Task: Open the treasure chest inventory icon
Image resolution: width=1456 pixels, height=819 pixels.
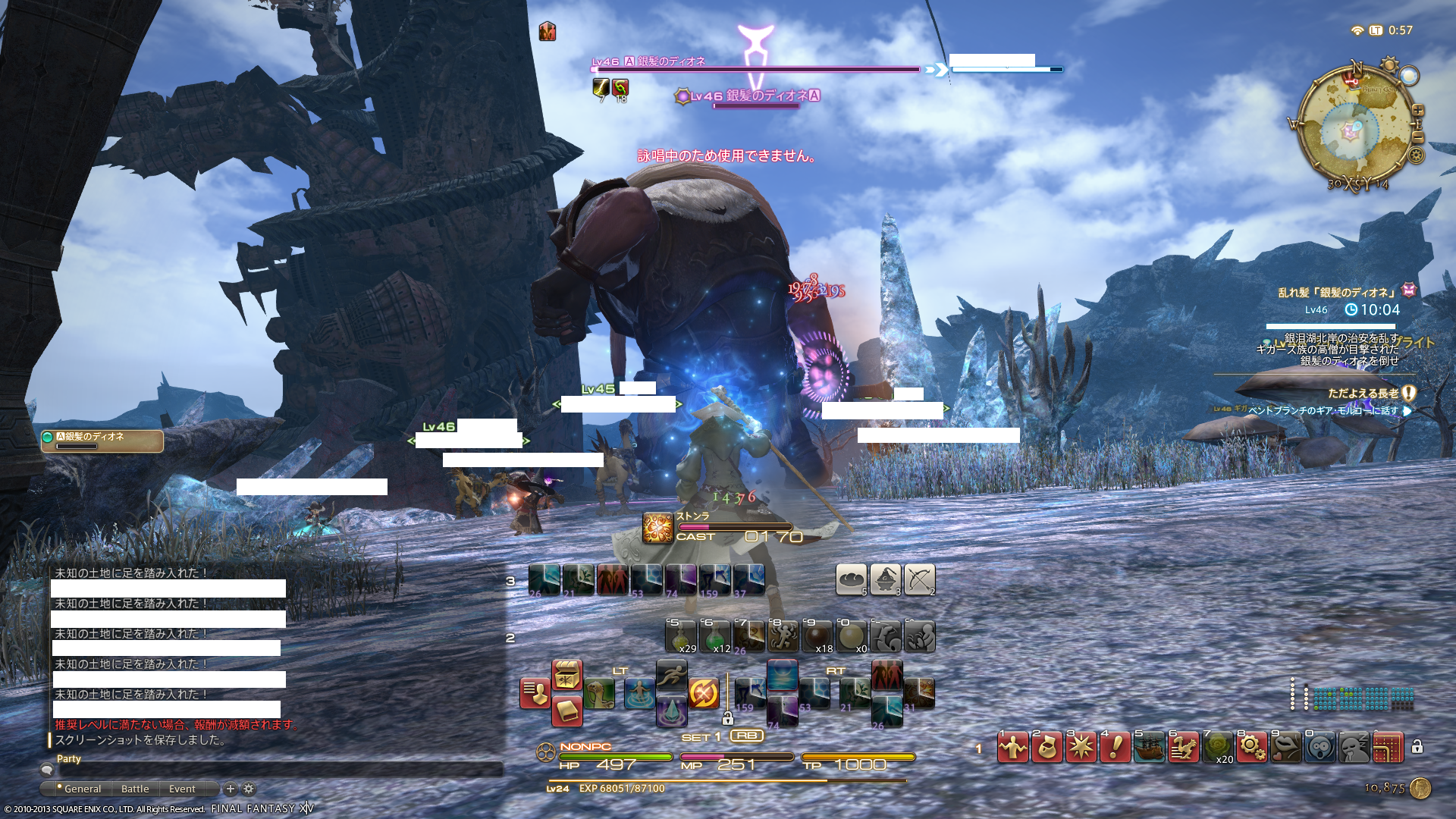Action: pos(566,675)
